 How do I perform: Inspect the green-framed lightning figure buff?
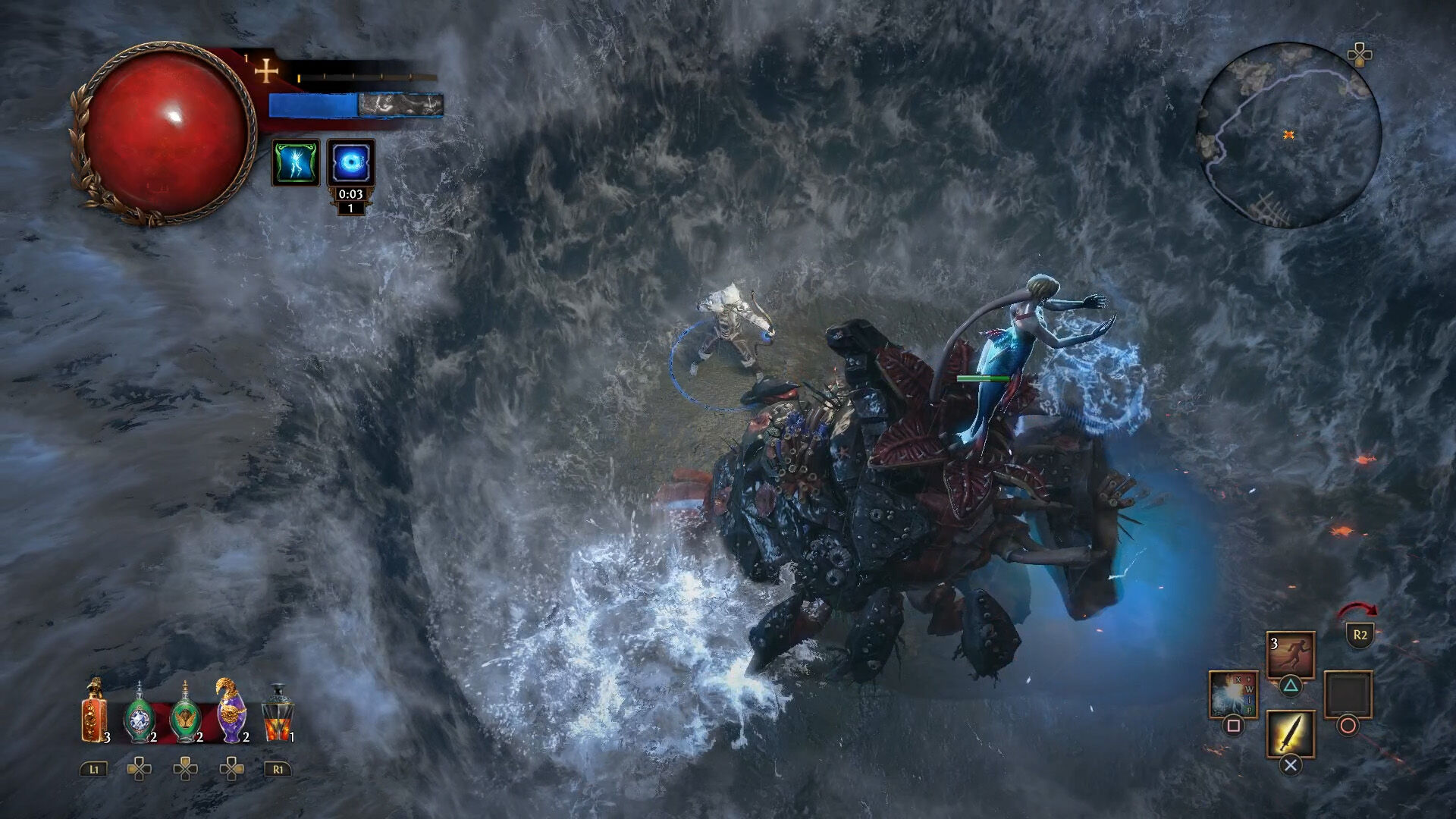[296, 162]
